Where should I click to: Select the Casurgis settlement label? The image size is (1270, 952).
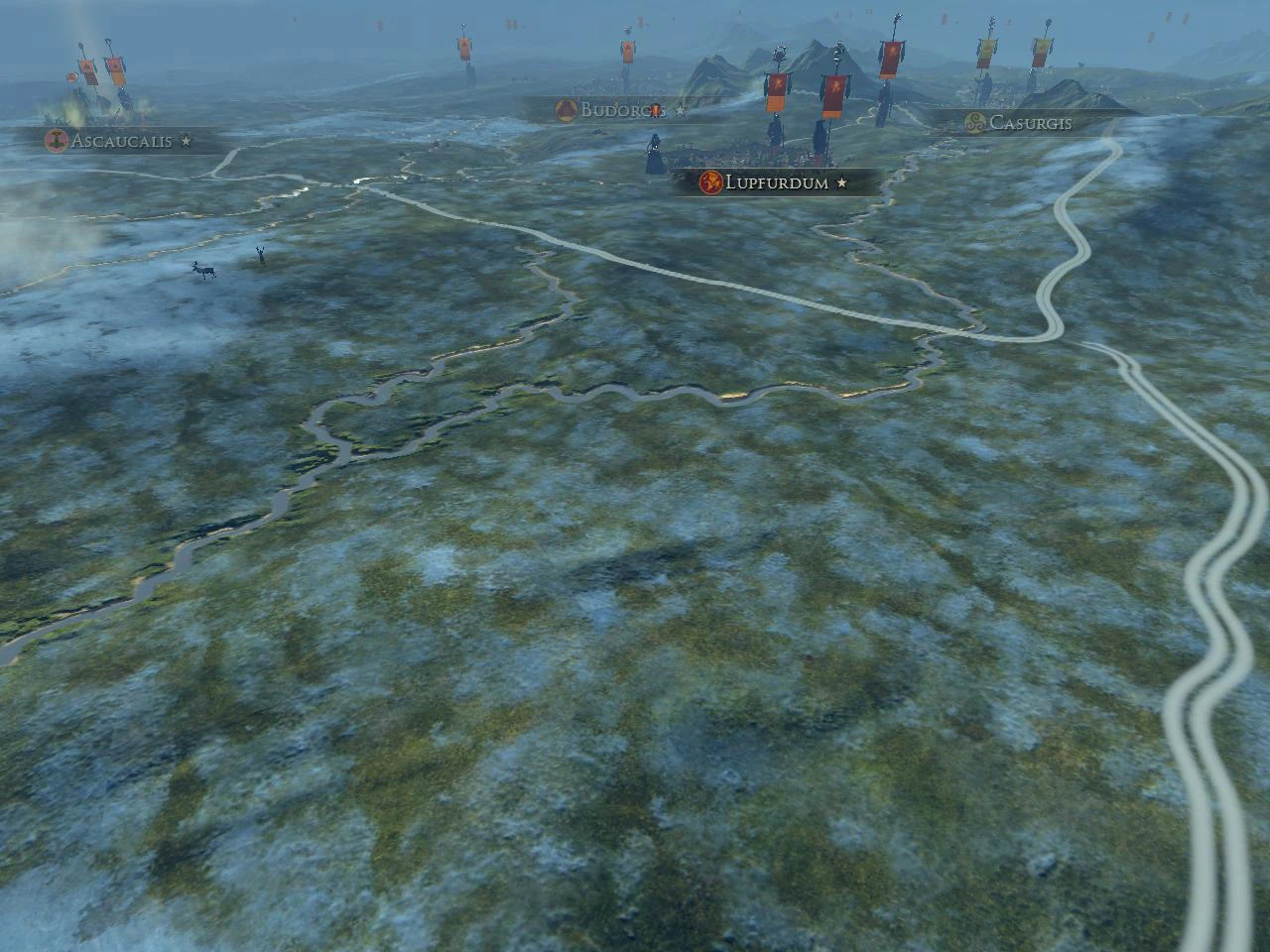(1034, 123)
